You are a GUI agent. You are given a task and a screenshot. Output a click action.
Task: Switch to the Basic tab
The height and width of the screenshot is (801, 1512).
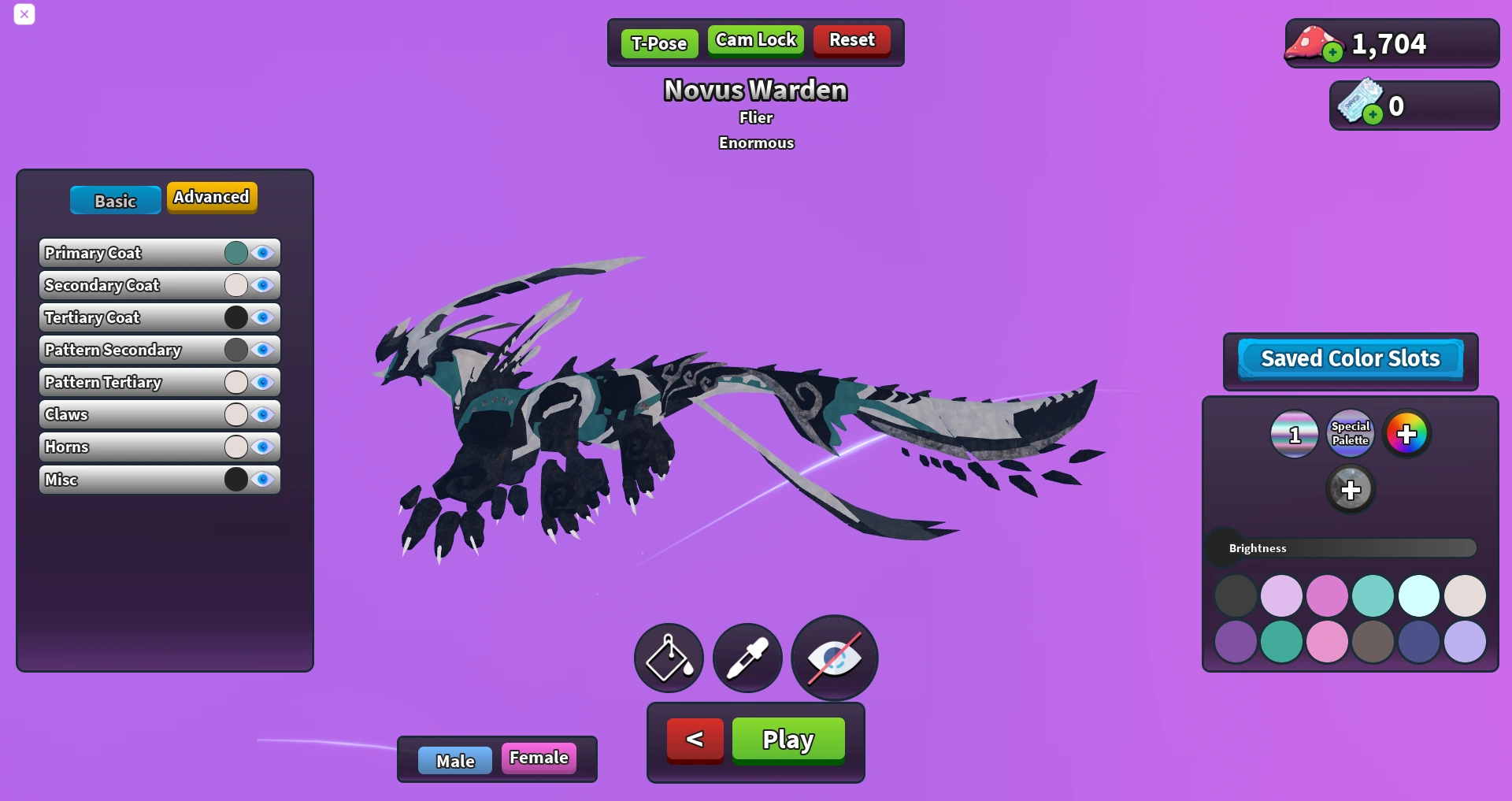pyautogui.click(x=114, y=201)
